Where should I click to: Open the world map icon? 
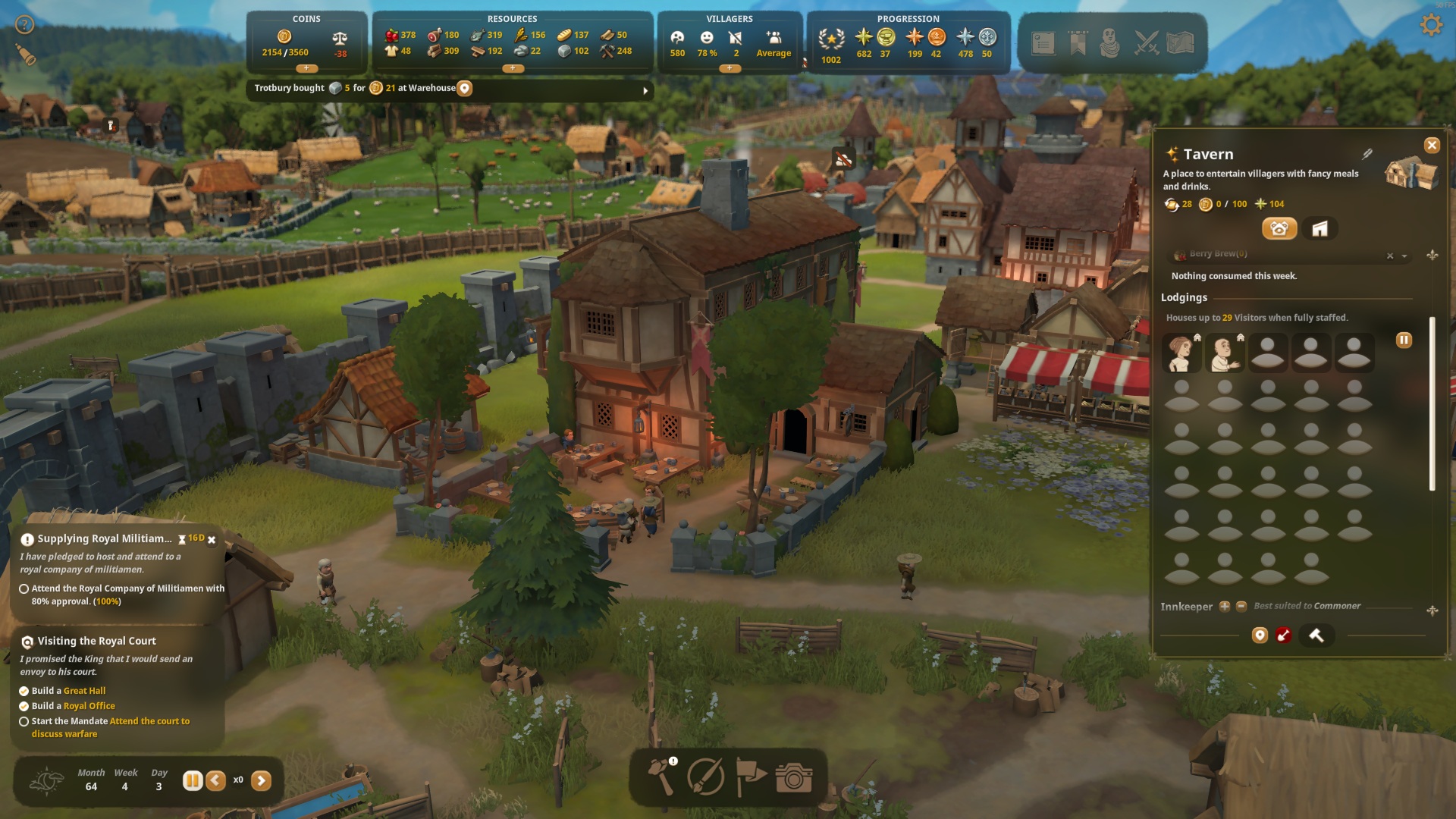[x=1181, y=43]
